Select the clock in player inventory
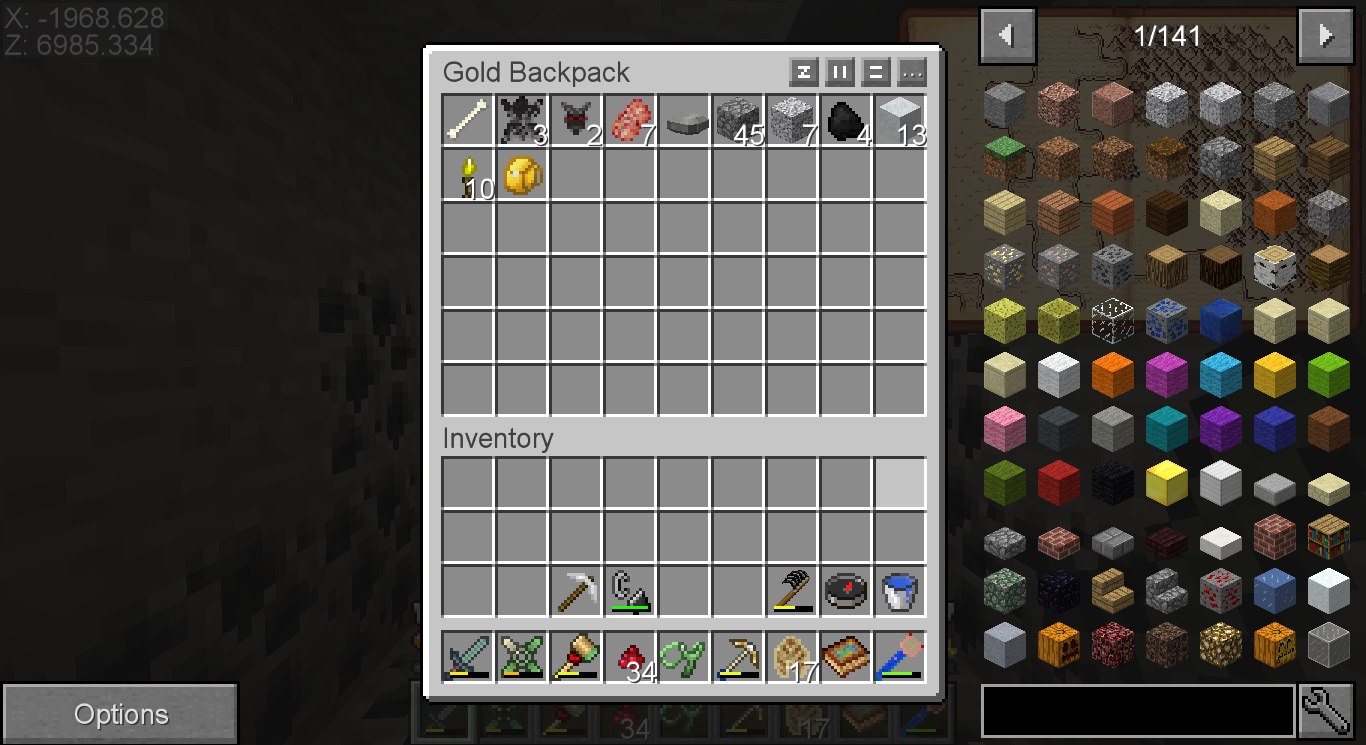Image resolution: width=1366 pixels, height=745 pixels. 845,591
